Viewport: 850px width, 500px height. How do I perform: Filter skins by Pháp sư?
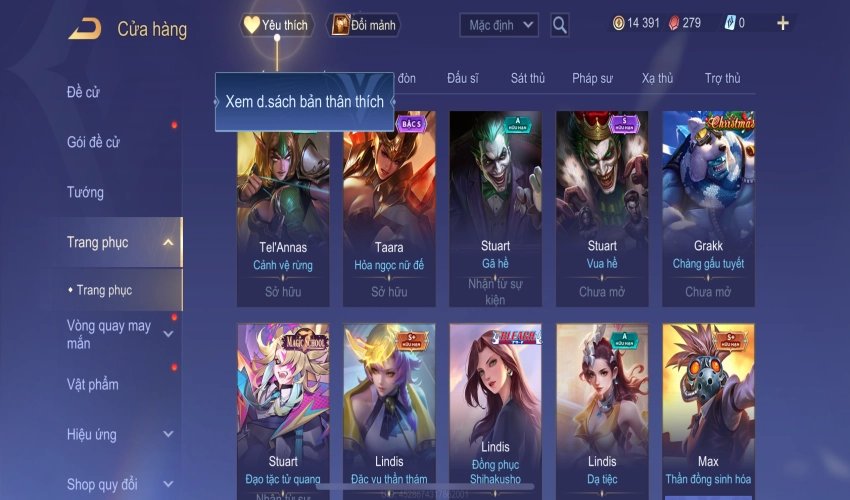click(x=592, y=78)
